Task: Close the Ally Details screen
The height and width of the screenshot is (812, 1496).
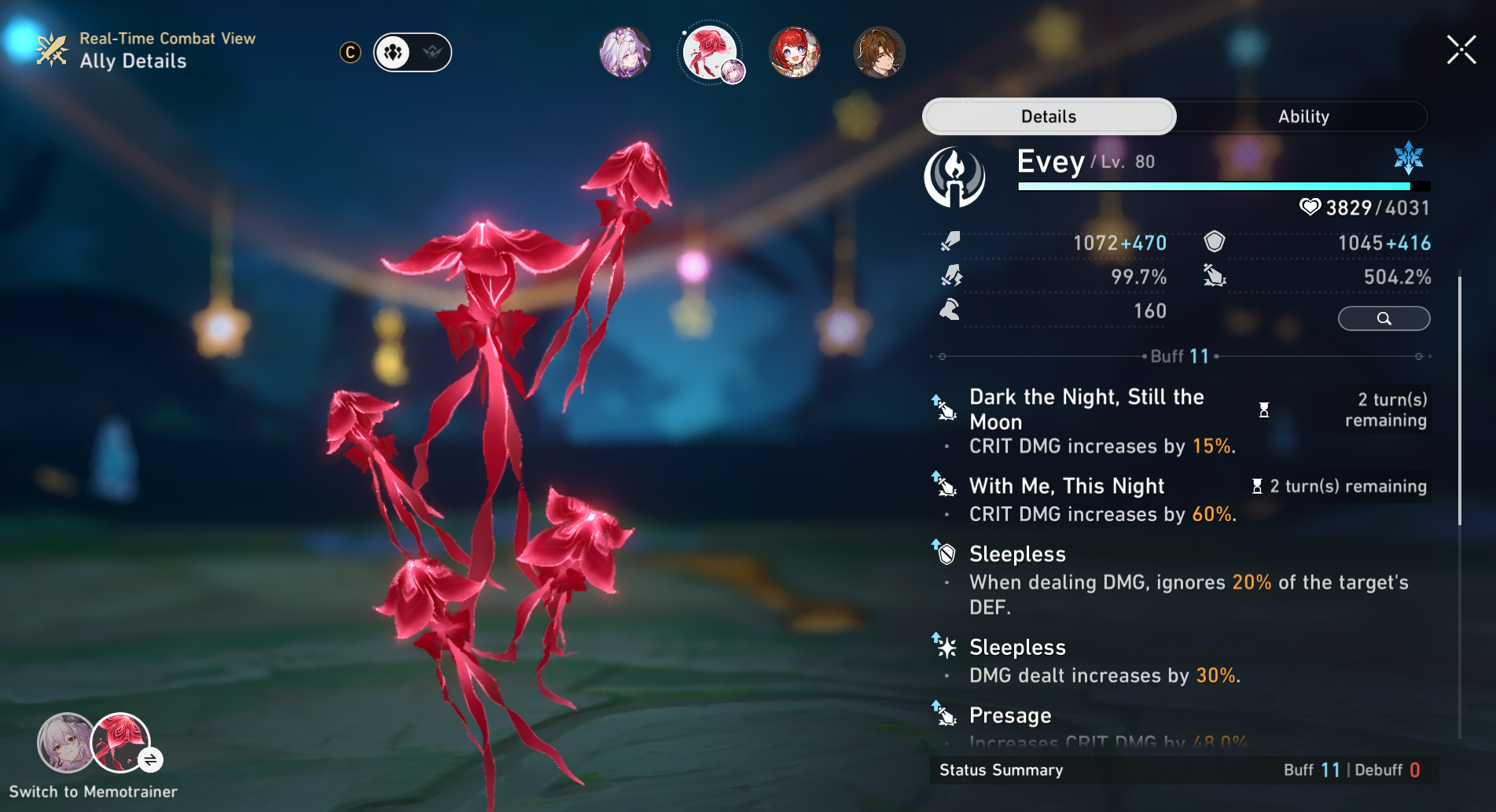Action: [1461, 50]
